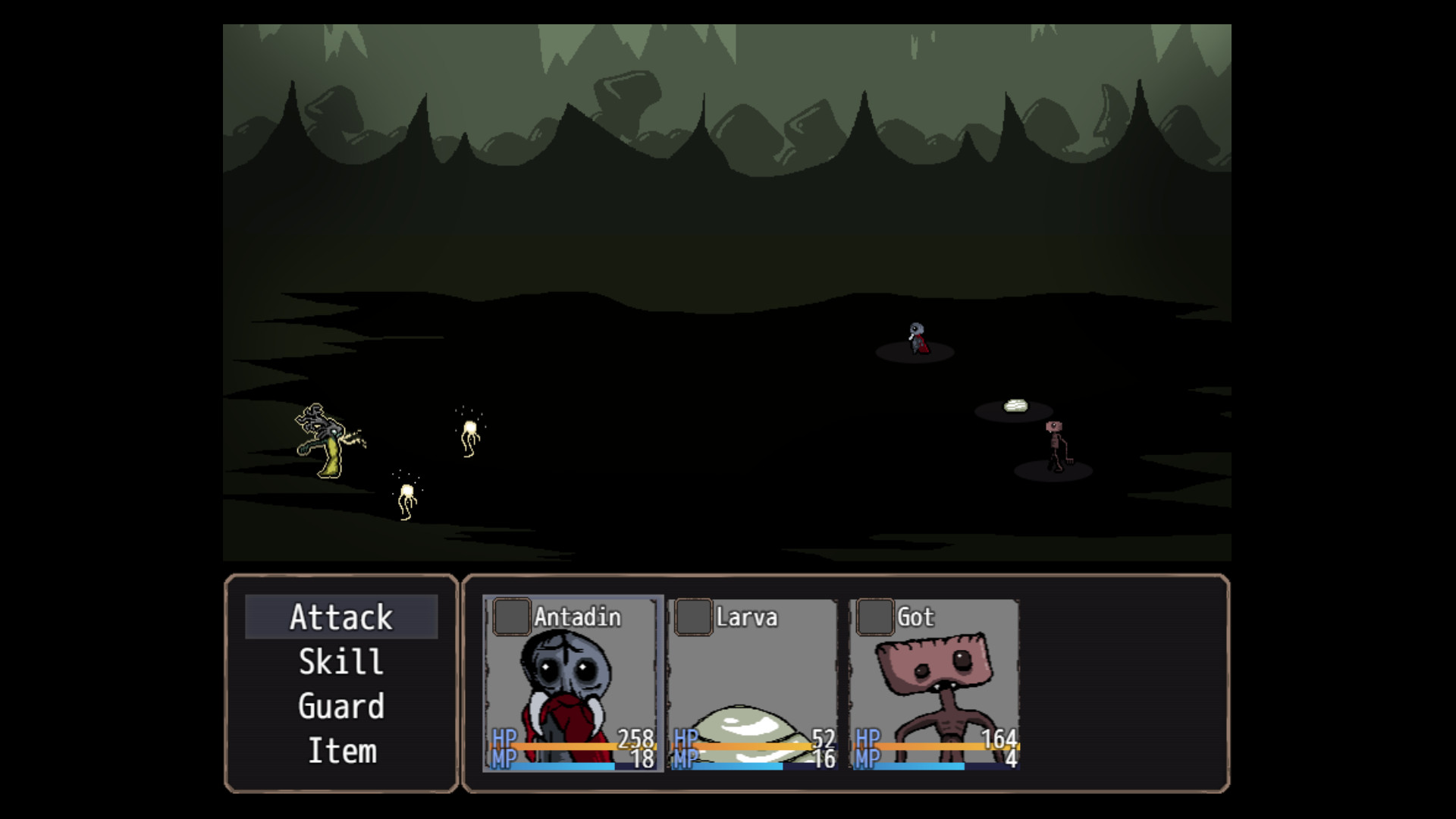Choose Guard for the current actor
Screen dimensions: 1456x819
coord(343,706)
